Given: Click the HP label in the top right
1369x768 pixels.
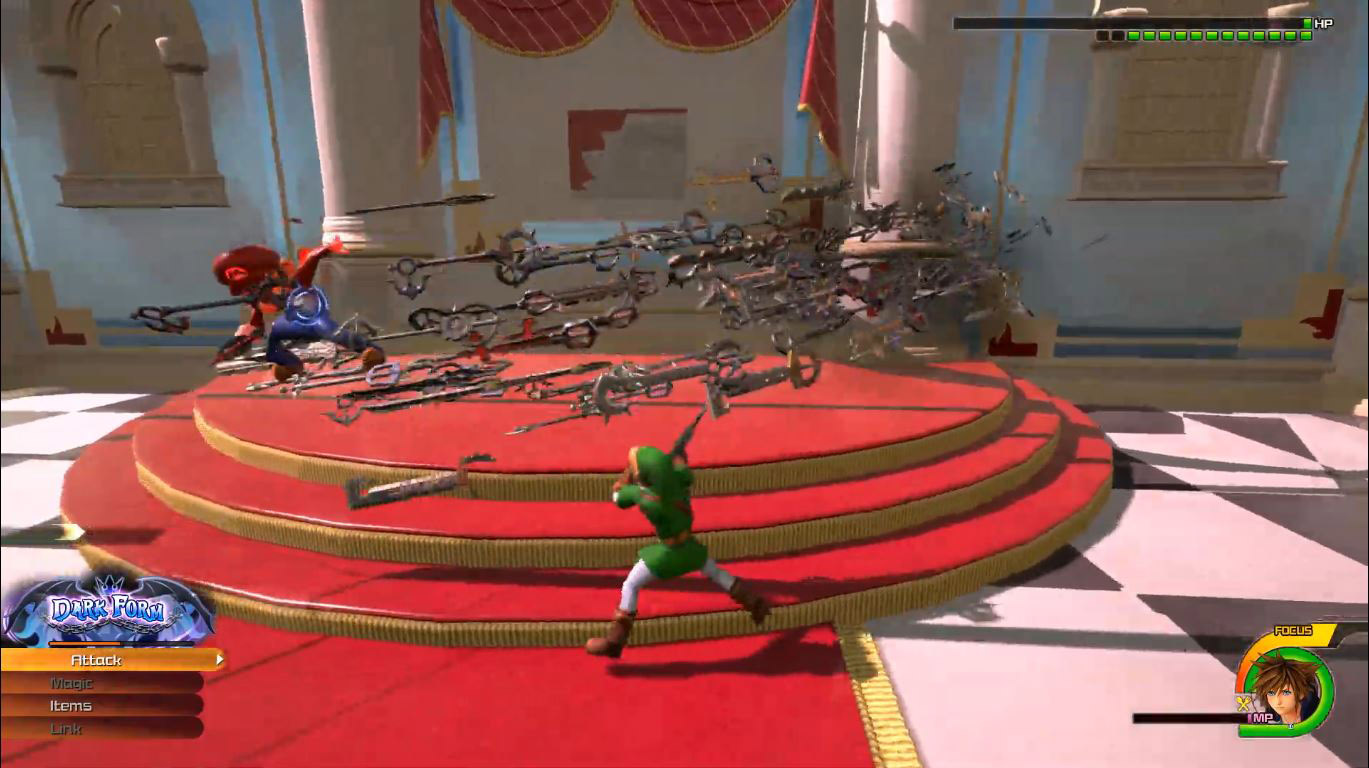Looking at the screenshot, I should coord(1324,23).
